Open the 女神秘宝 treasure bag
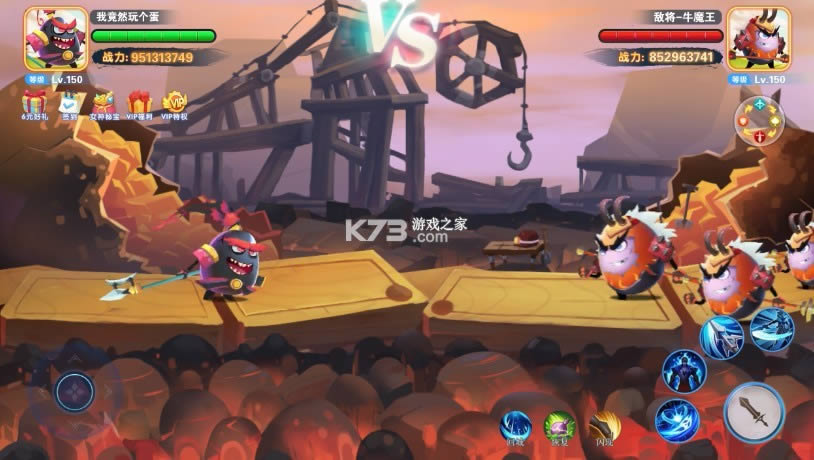The width and height of the screenshot is (814, 460). (104, 103)
